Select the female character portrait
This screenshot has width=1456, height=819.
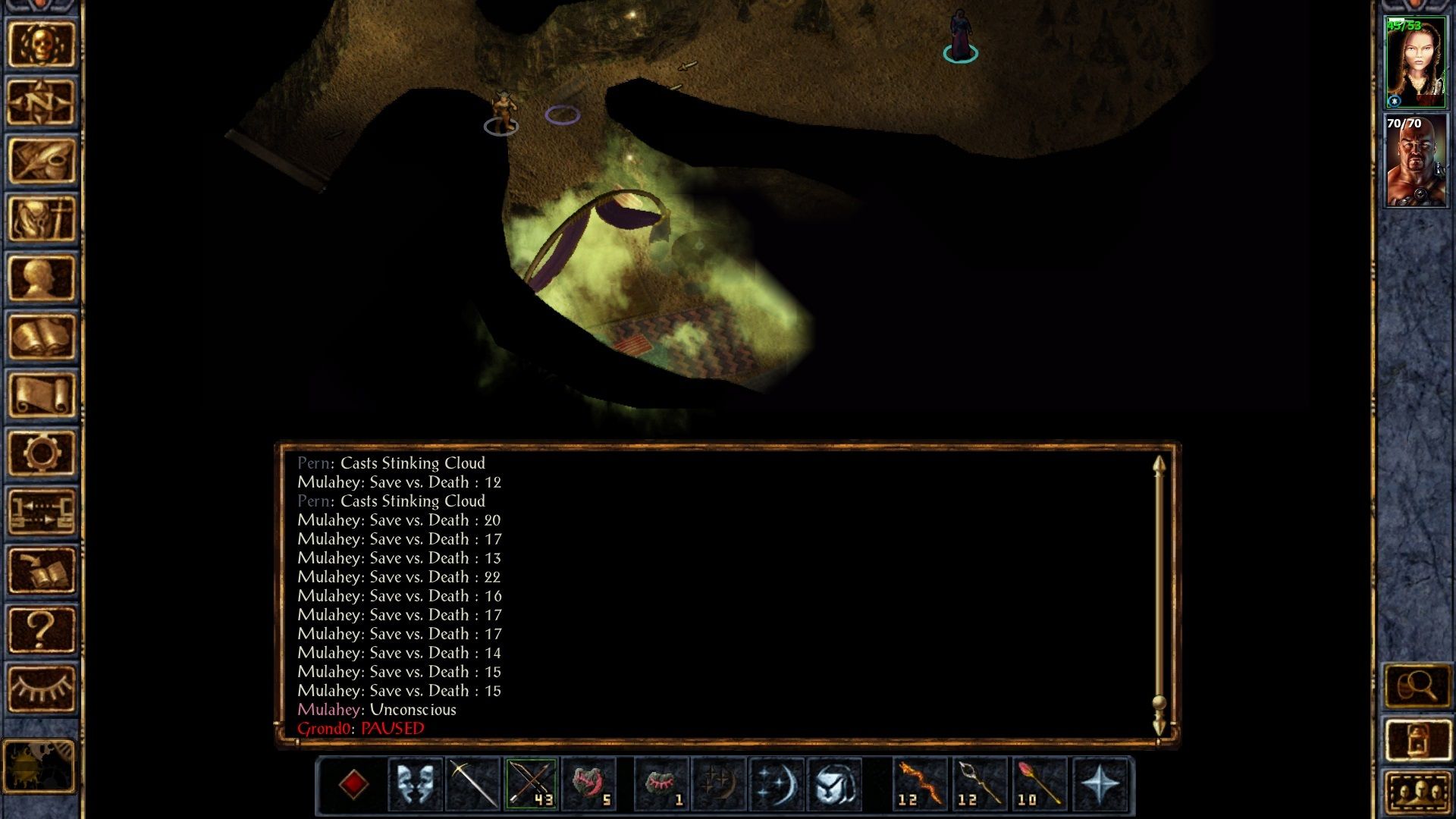point(1415,63)
